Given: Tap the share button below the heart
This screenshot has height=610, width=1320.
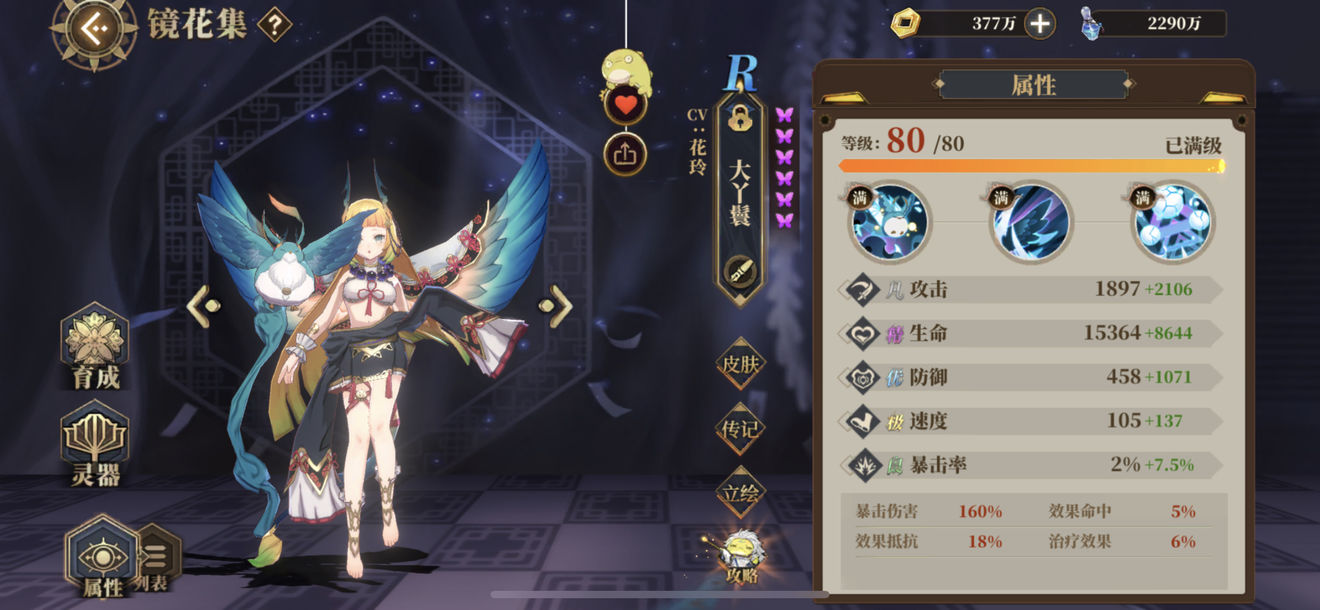Looking at the screenshot, I should pos(625,153).
